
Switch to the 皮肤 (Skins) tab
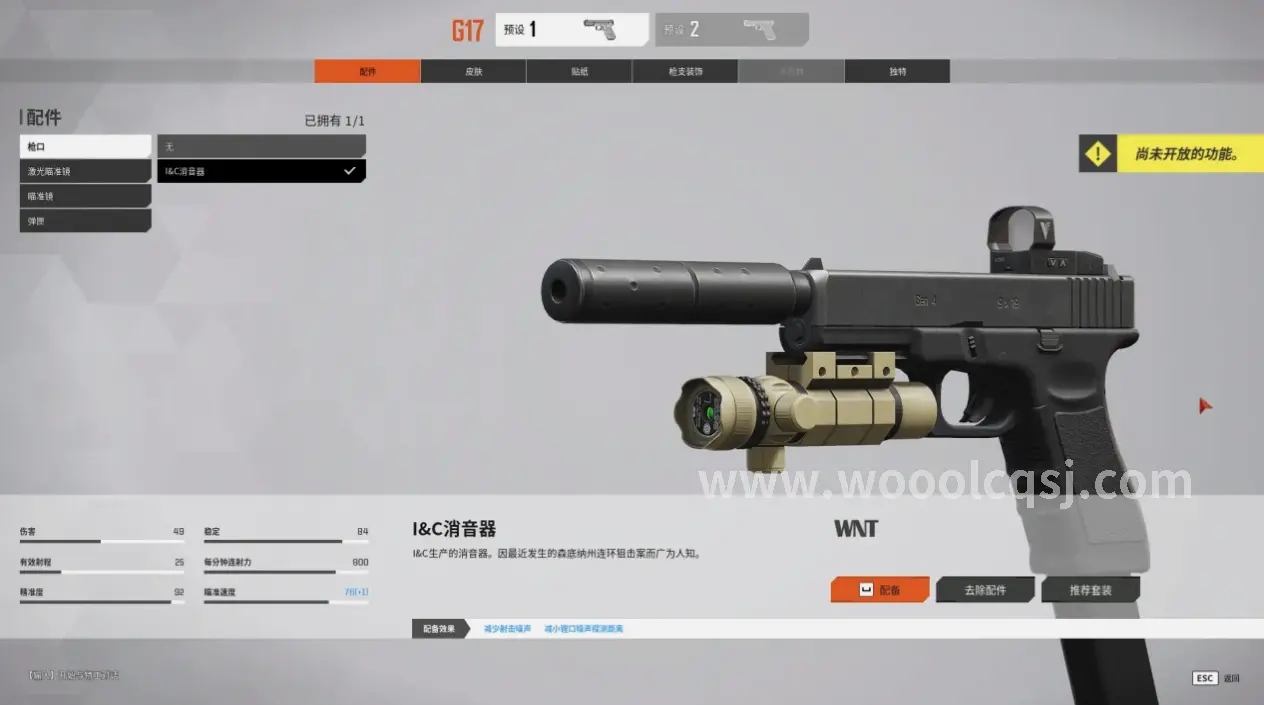[x=473, y=72]
